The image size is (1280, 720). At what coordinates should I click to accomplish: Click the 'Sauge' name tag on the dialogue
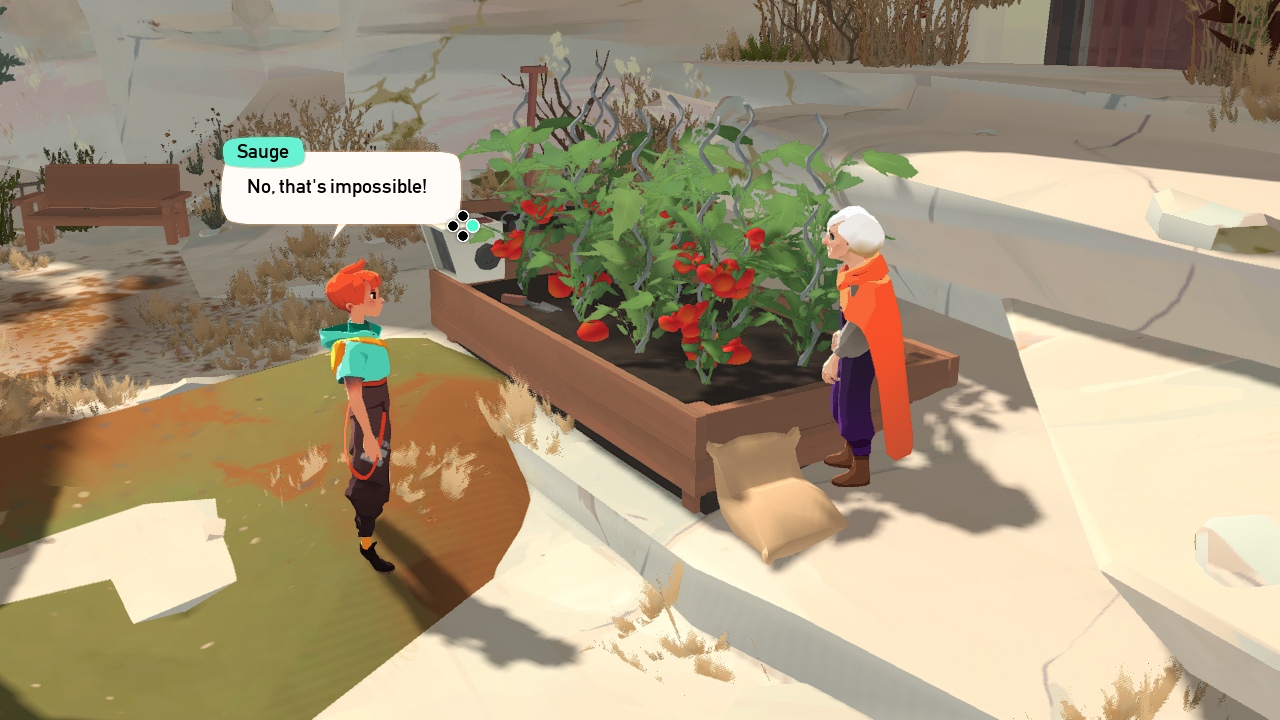coord(263,151)
